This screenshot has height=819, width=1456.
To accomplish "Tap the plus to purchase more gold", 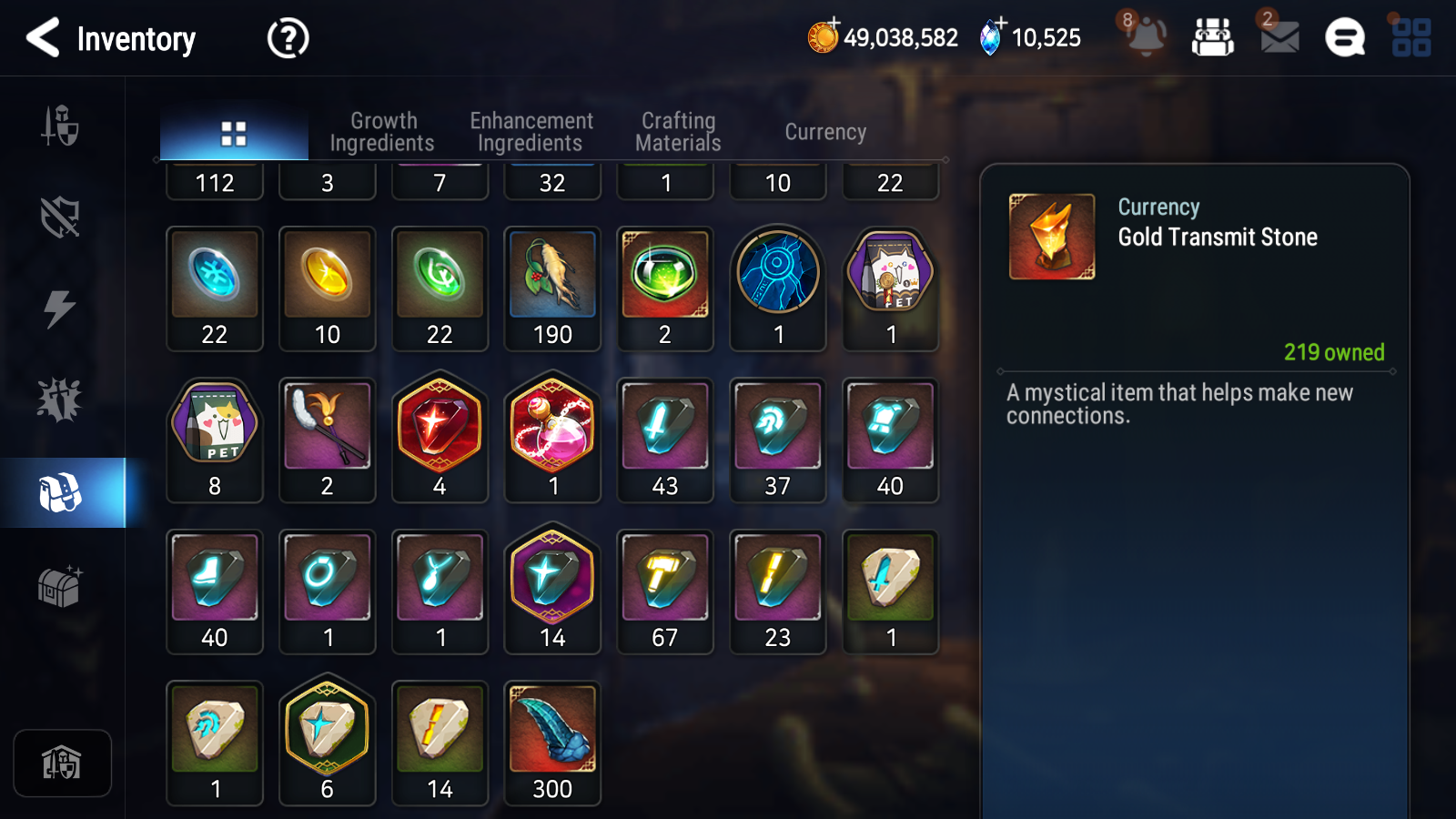I will [834, 26].
